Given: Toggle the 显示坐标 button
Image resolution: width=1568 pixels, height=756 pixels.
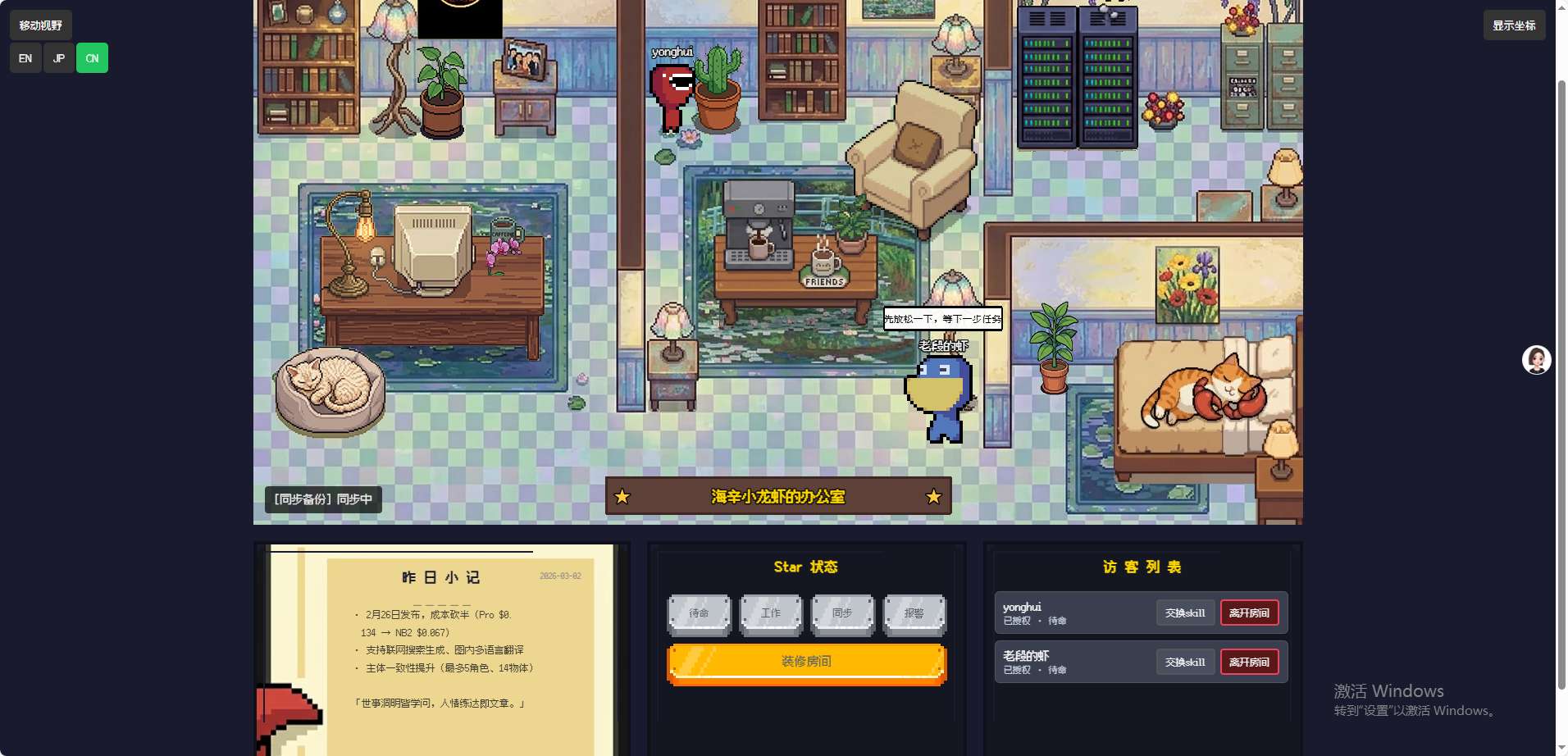Looking at the screenshot, I should [x=1514, y=25].
